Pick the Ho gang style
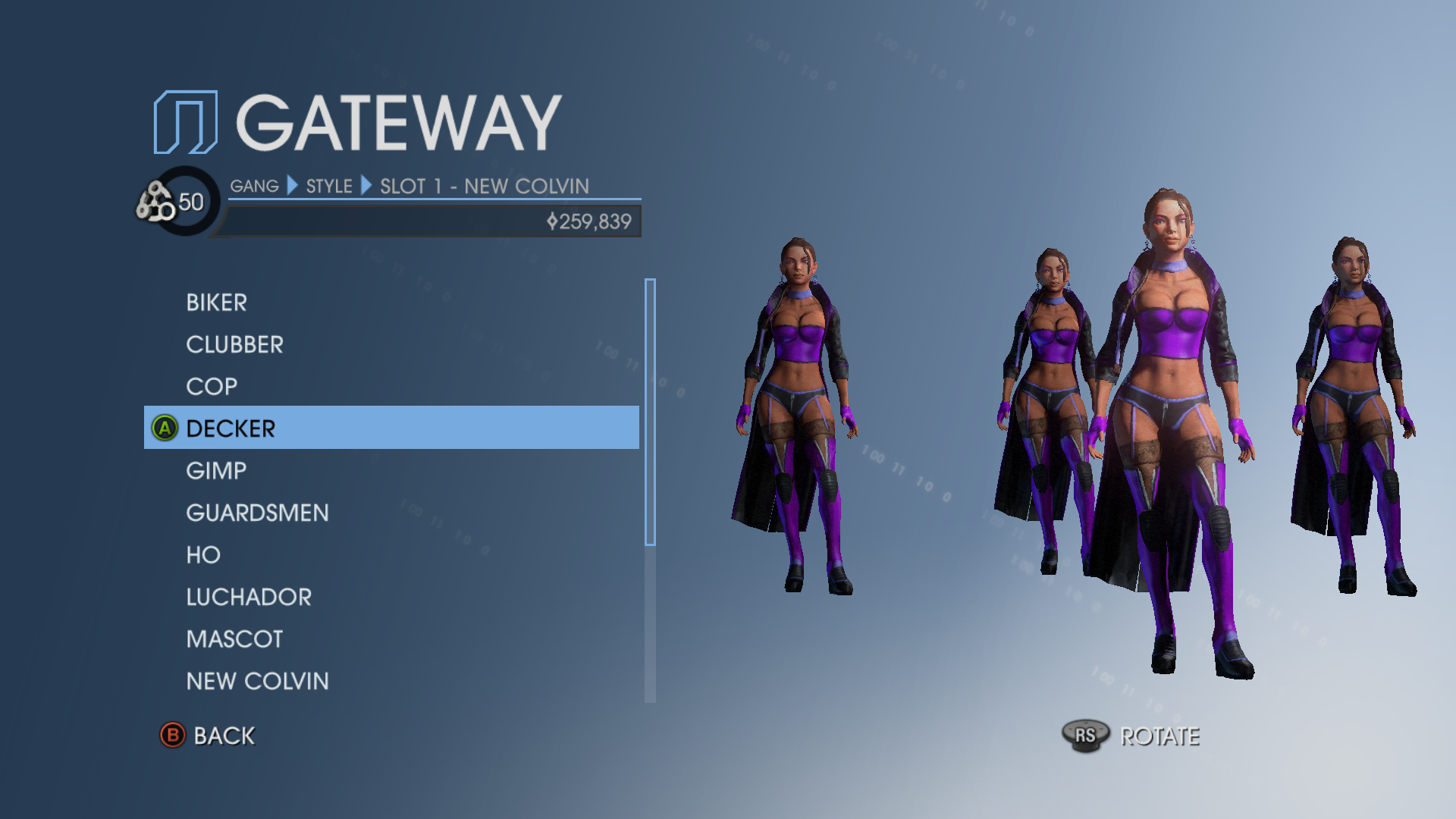The height and width of the screenshot is (819, 1456). pos(203,555)
